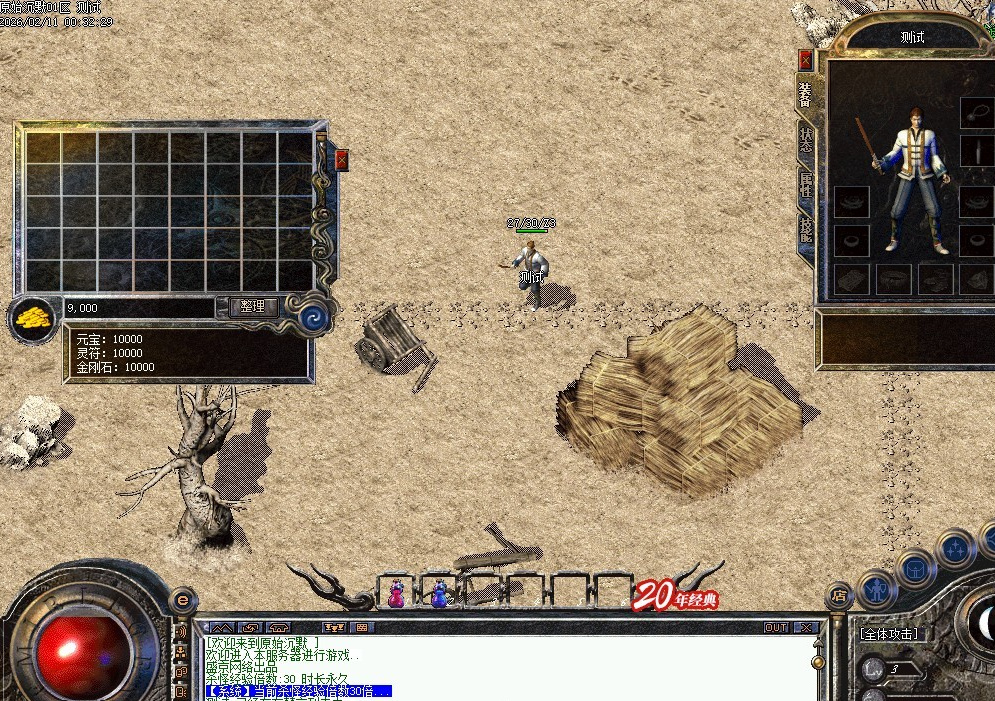Viewport: 995px width, 701px height.
Task: Click the gold coin pile icon
Action: [x=33, y=319]
